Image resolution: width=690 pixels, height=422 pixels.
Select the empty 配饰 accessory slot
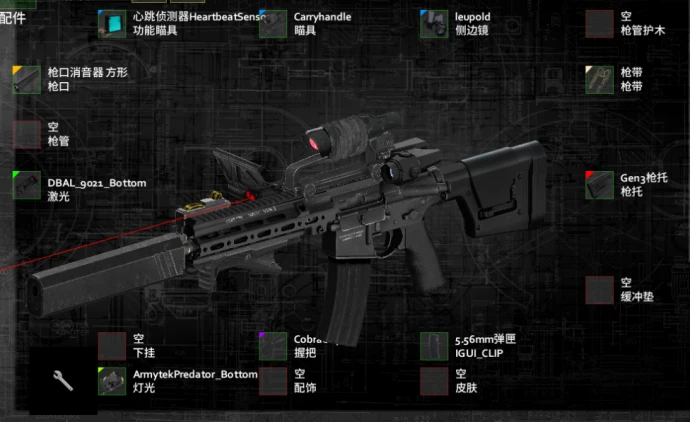click(273, 381)
